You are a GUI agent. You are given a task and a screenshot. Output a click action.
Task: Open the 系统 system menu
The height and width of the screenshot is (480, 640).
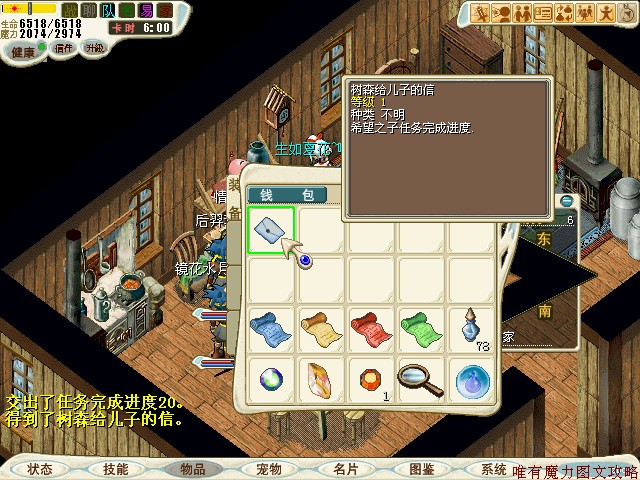pyautogui.click(x=493, y=468)
